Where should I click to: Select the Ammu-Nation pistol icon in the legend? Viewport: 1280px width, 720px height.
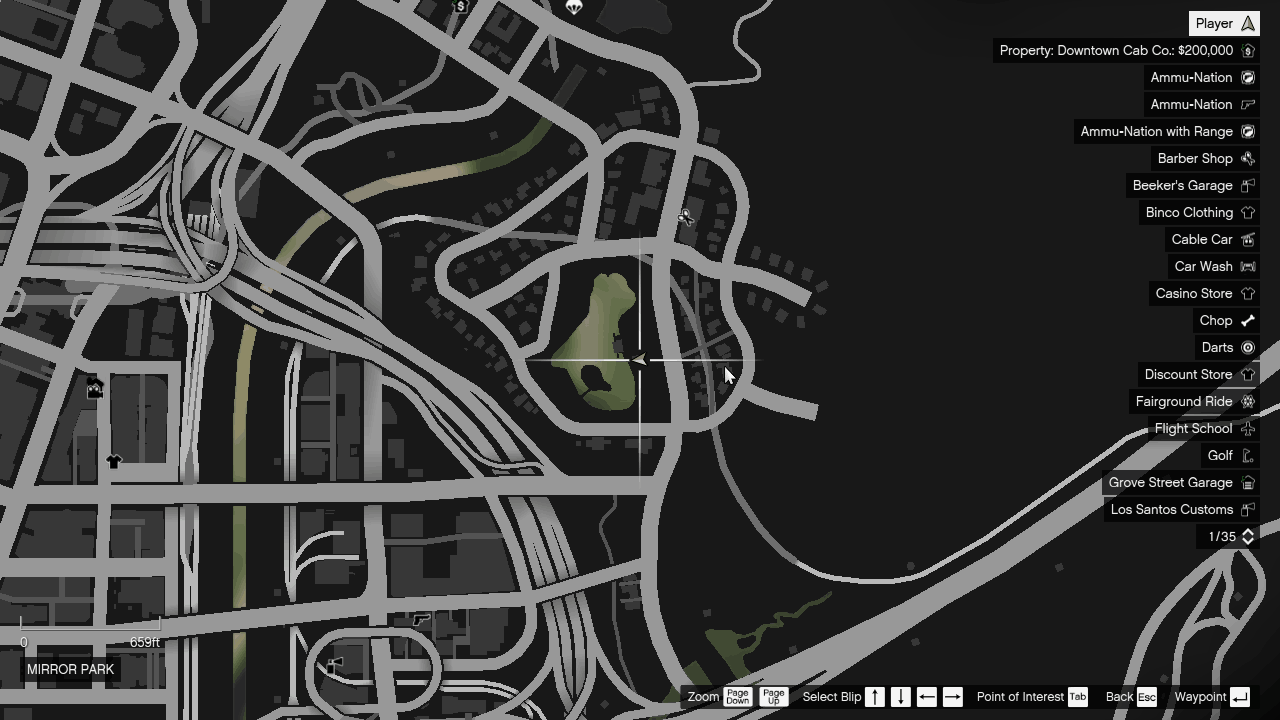coord(1247,104)
